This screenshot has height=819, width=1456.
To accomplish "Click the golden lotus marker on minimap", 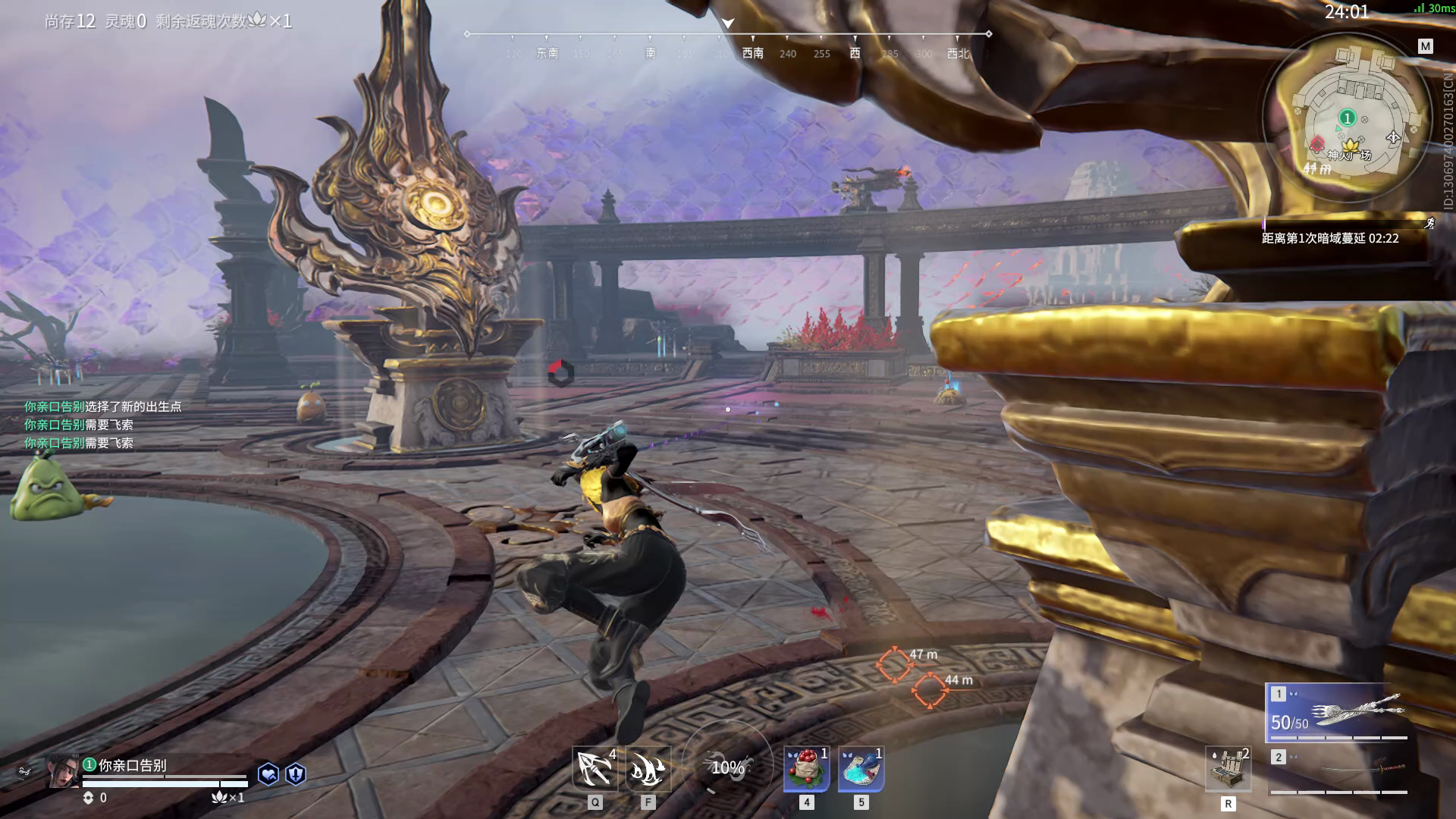I will point(1350,145).
